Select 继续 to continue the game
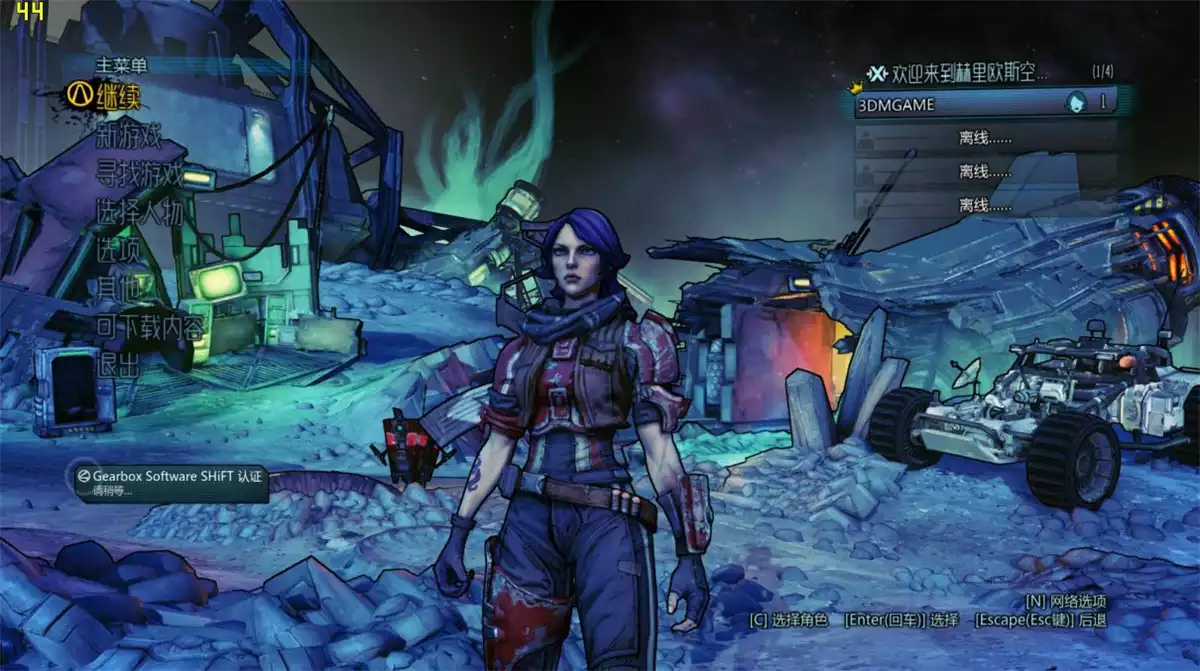The image size is (1200, 671). 118,97
